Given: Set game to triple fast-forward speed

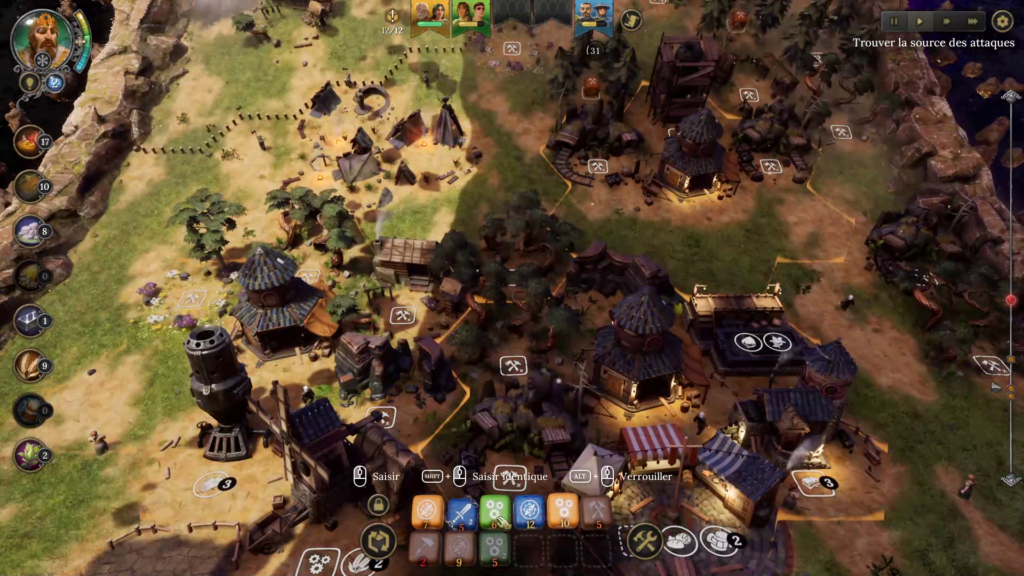Looking at the screenshot, I should pos(971,21).
